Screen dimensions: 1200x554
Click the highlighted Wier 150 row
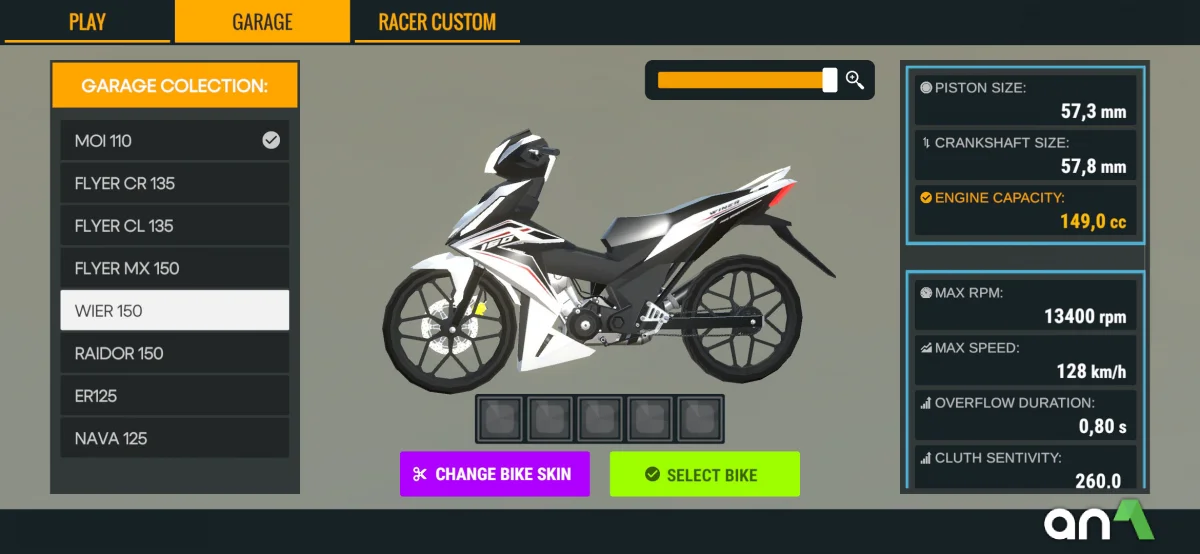174,311
